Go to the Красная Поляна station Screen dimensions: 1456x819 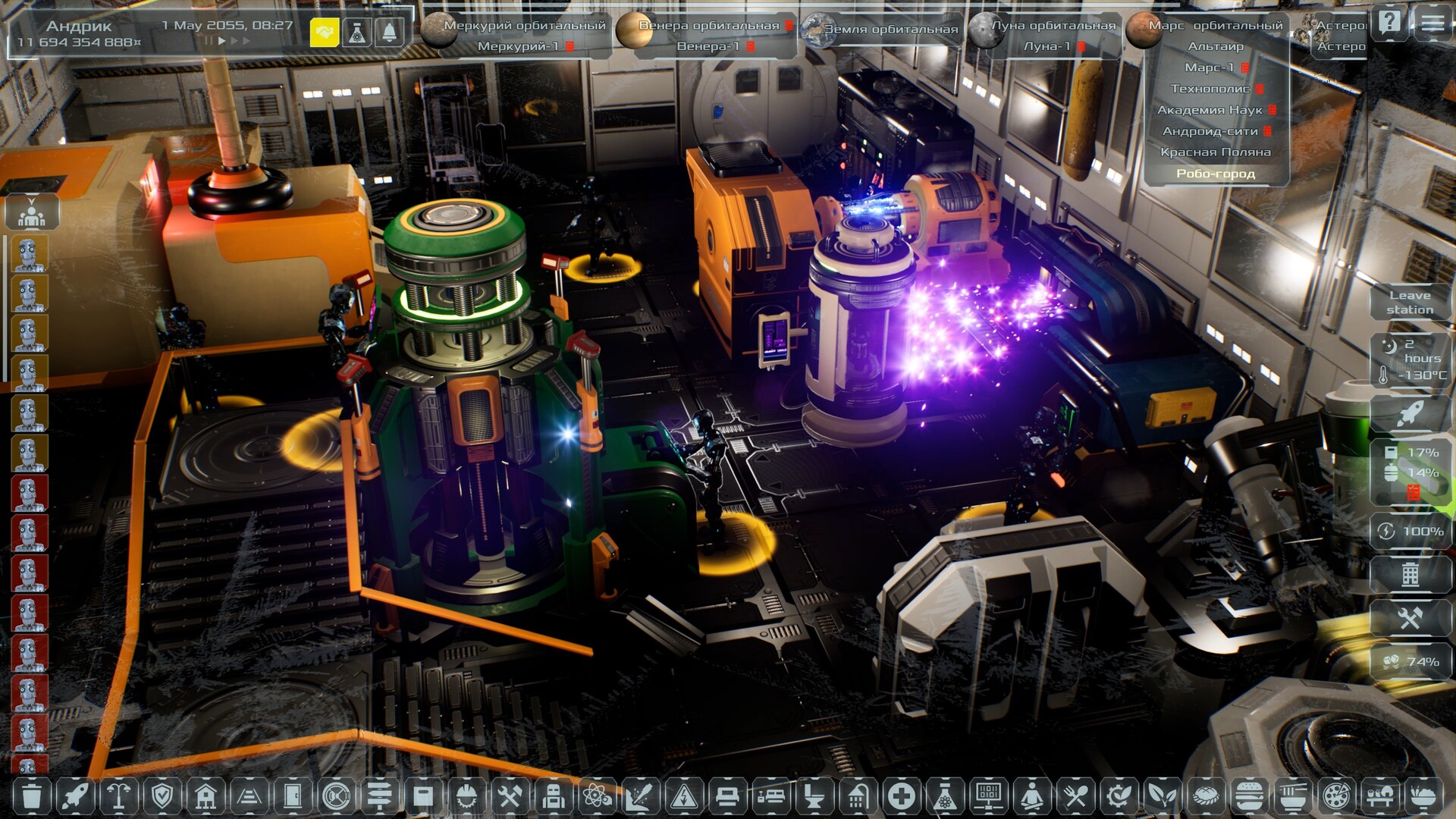pos(1215,152)
